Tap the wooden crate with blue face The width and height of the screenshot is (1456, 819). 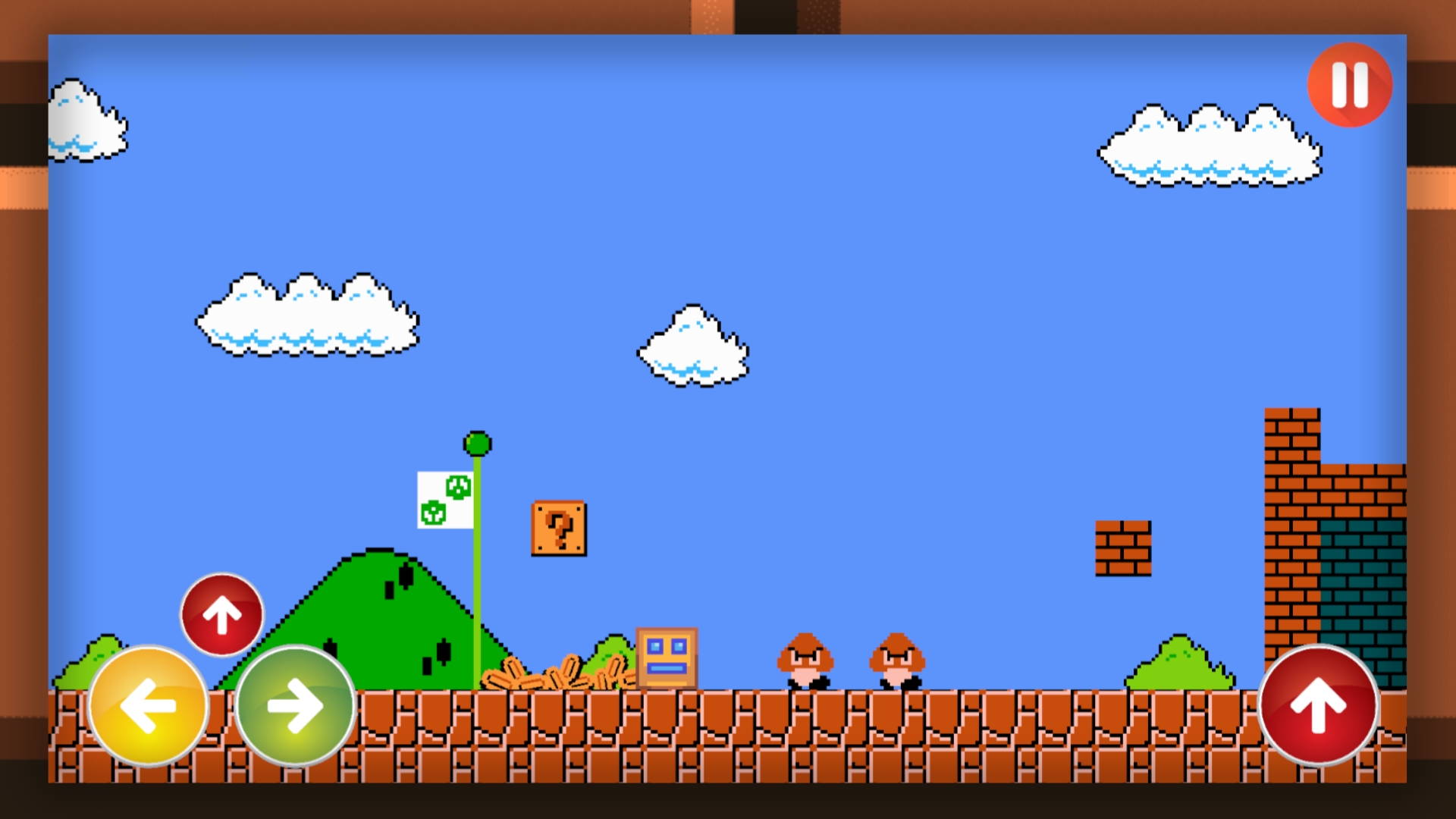point(667,658)
